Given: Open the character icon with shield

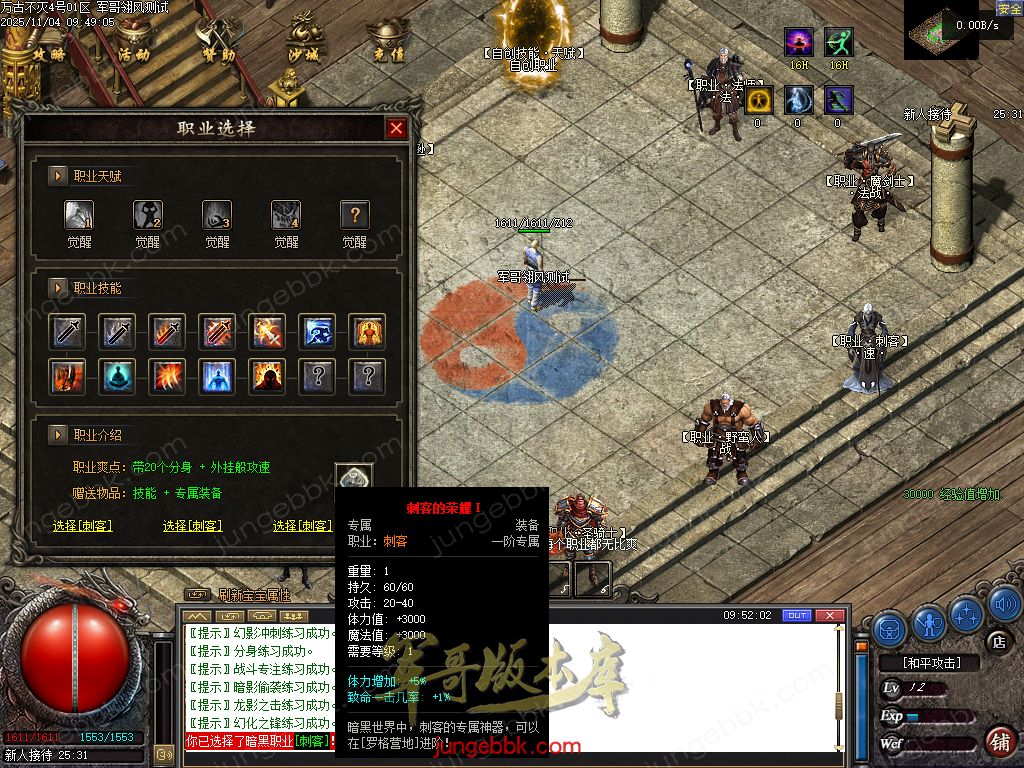Looking at the screenshot, I should [x=928, y=621].
